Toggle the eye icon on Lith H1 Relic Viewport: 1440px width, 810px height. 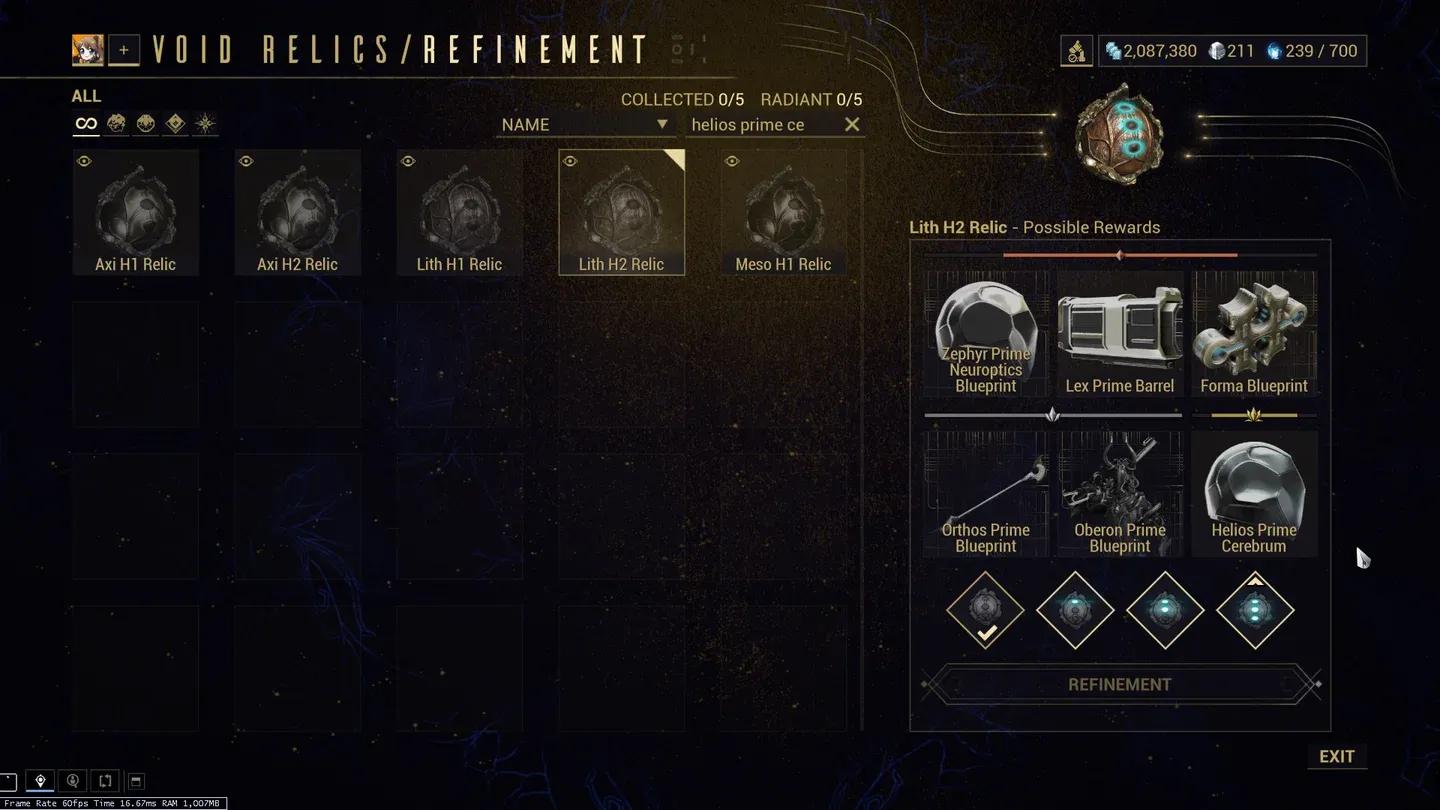click(x=408, y=161)
